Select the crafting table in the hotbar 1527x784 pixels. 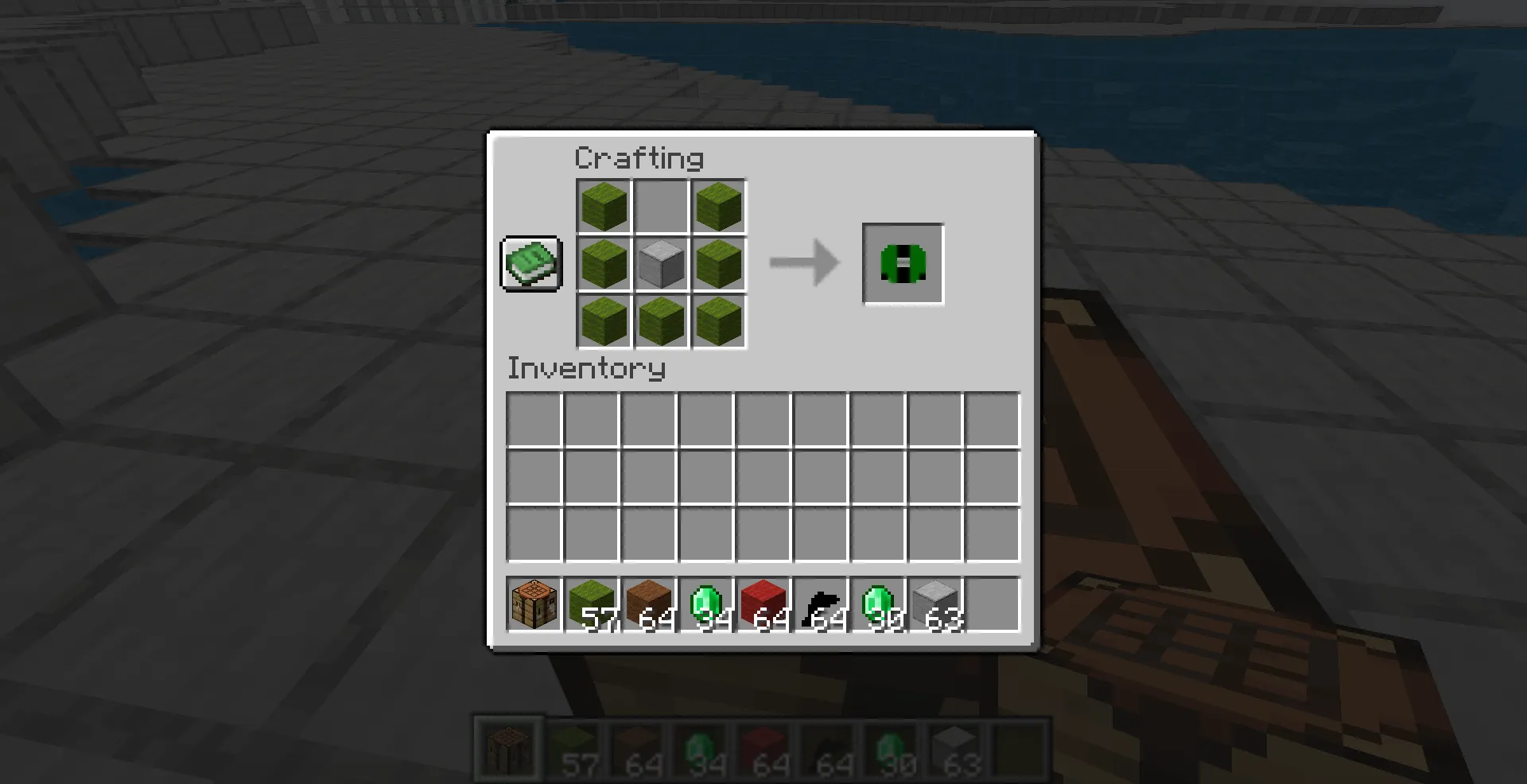click(534, 604)
